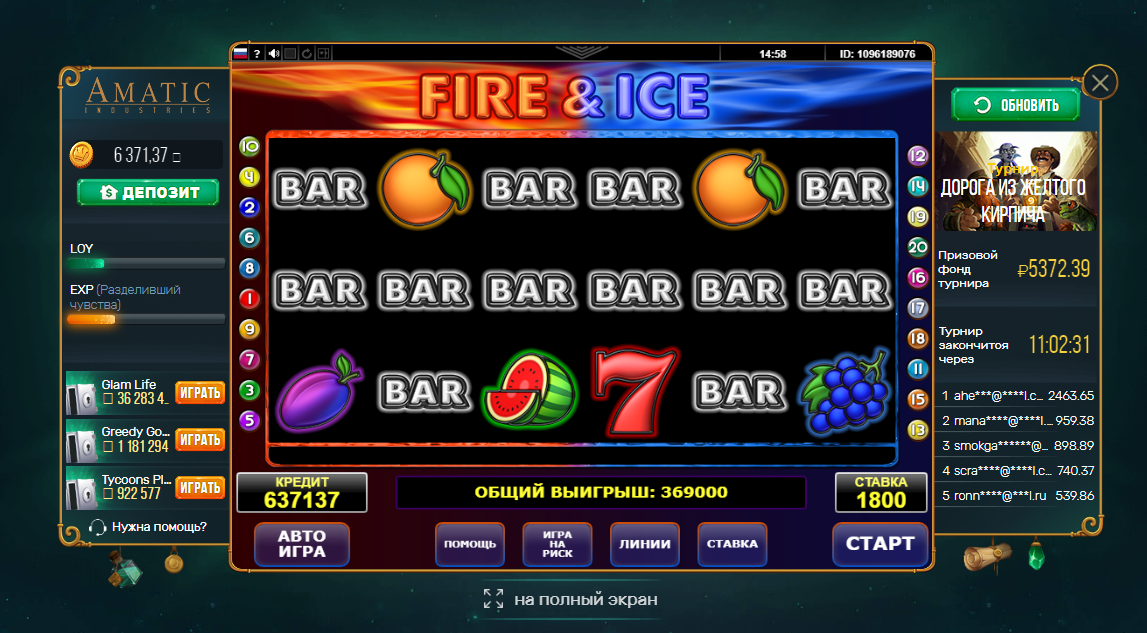Click the green ДЕПОЗИТ deposit button
This screenshot has height=633, width=1147.
[148, 192]
